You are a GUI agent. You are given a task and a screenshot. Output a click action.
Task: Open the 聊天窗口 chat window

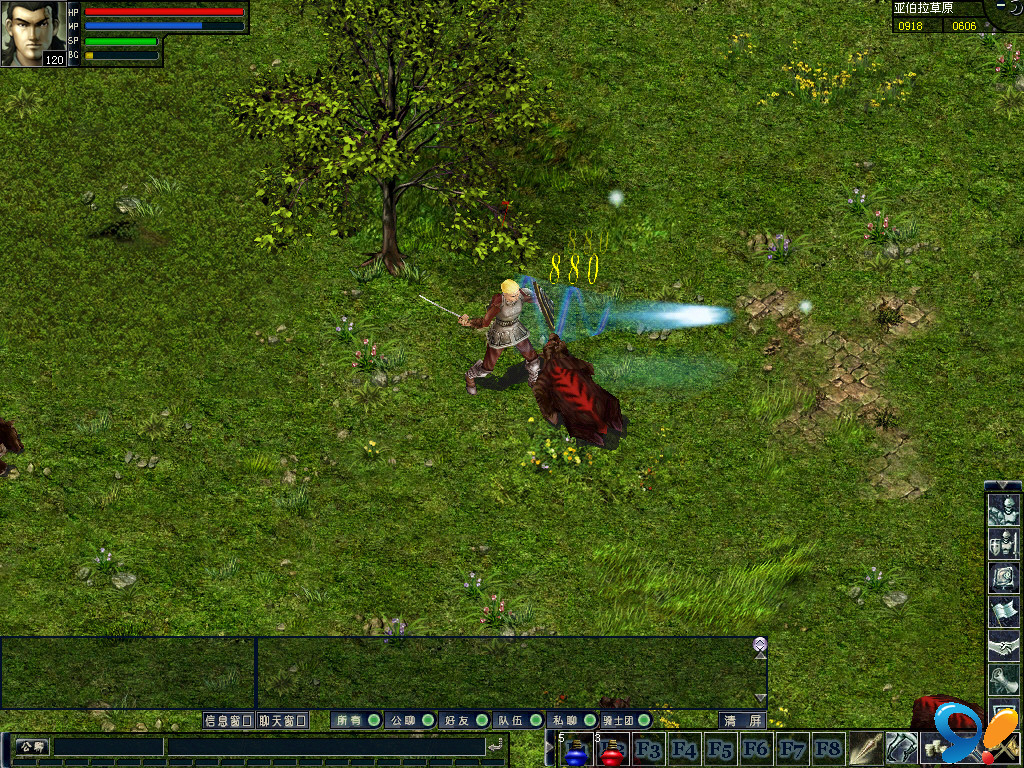(x=282, y=720)
